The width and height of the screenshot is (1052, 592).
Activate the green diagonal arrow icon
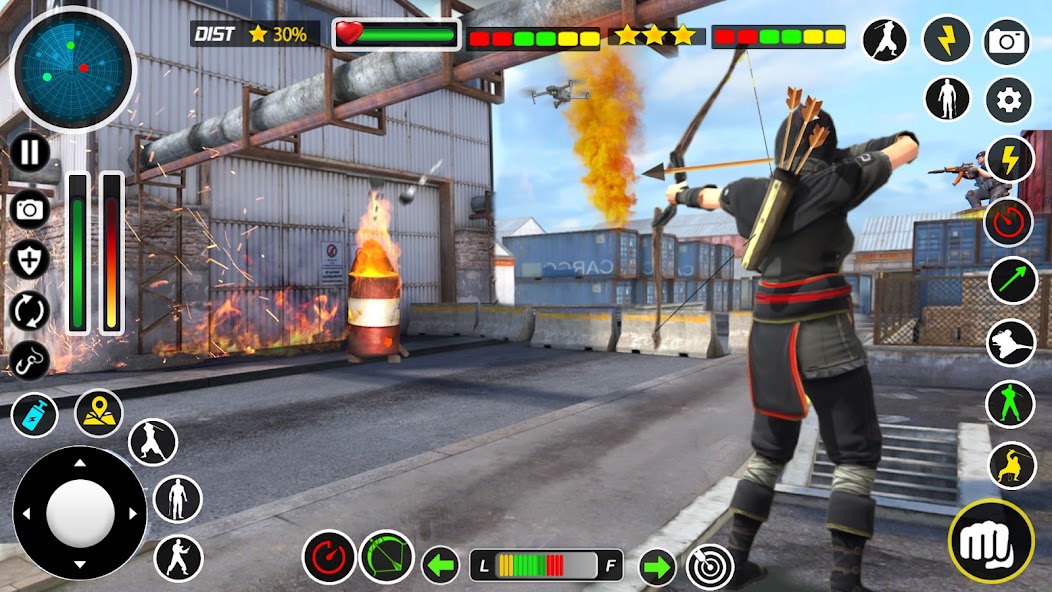coord(1013,280)
